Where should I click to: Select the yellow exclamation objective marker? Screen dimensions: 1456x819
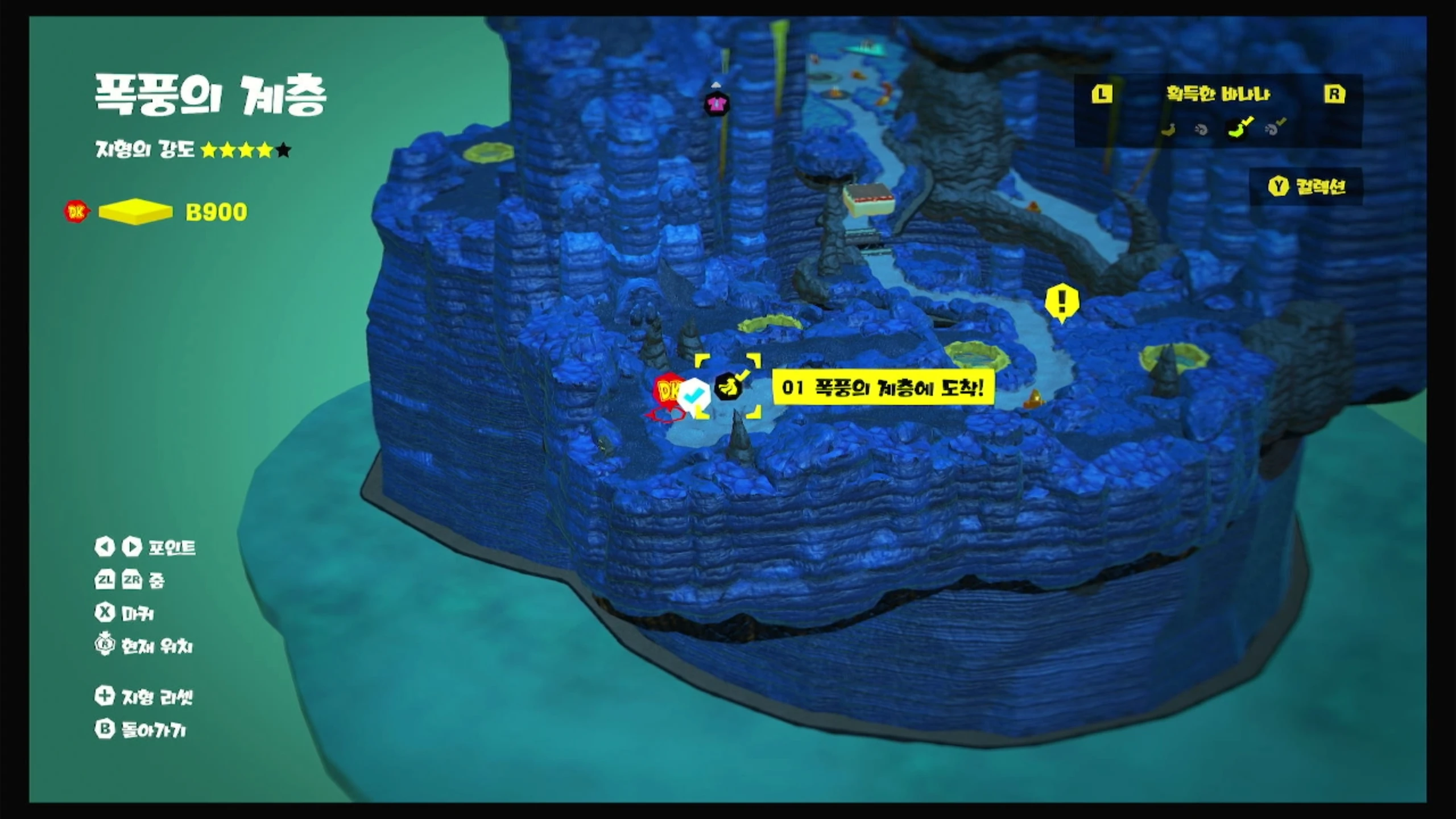[x=1061, y=301]
